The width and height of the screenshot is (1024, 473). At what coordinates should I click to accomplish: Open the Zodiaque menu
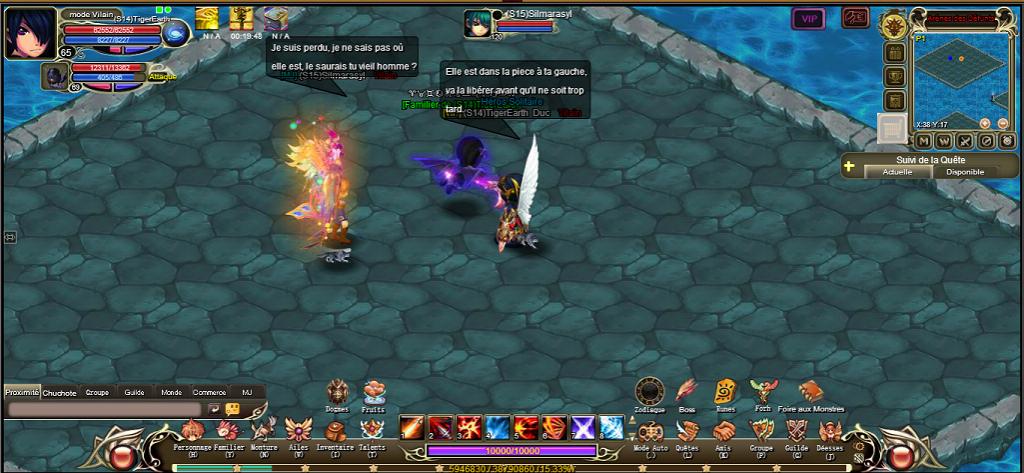(x=650, y=390)
